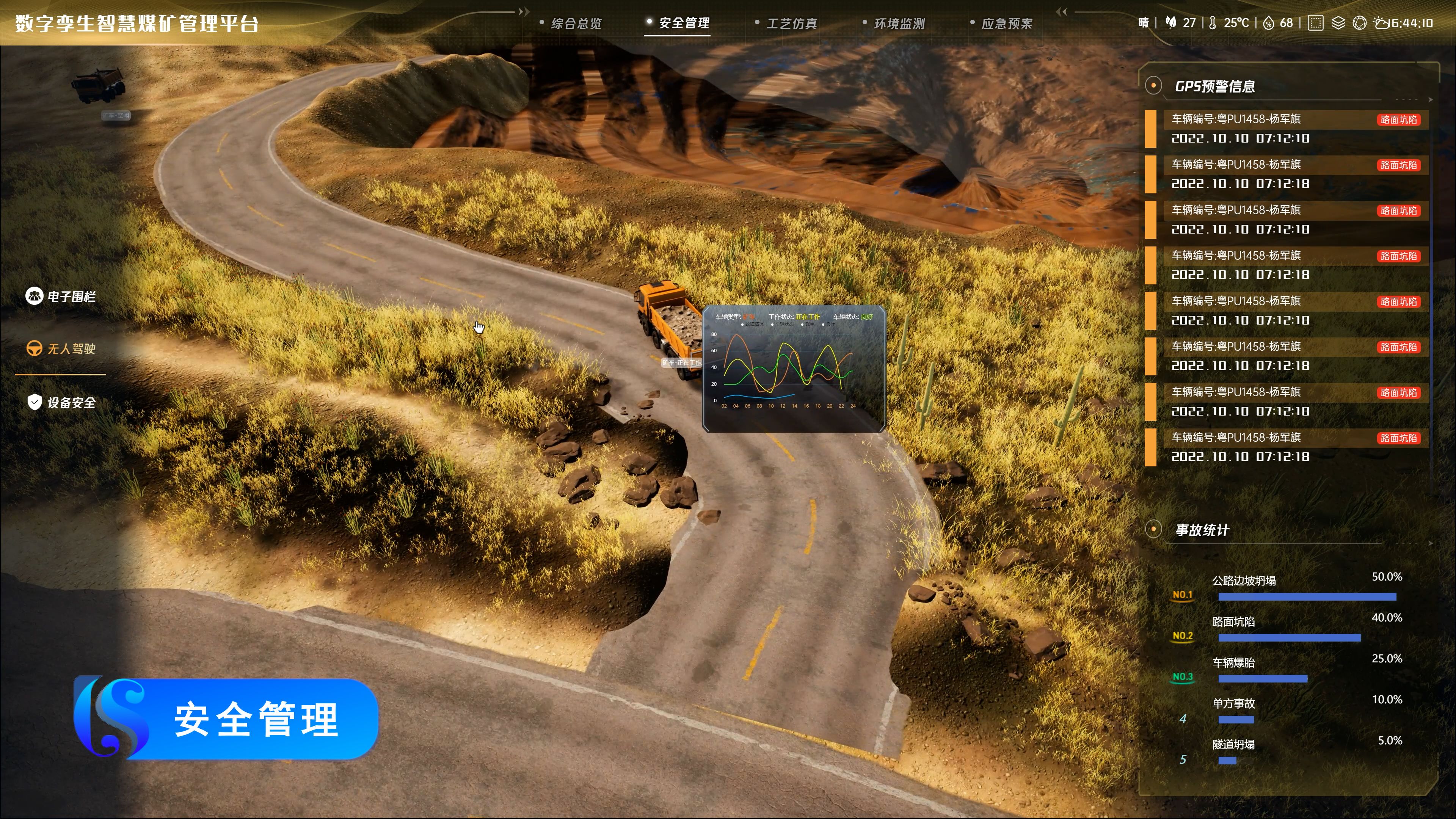Show the 应急预案 tab
The height and width of the screenshot is (819, 1456).
pyautogui.click(x=1006, y=23)
